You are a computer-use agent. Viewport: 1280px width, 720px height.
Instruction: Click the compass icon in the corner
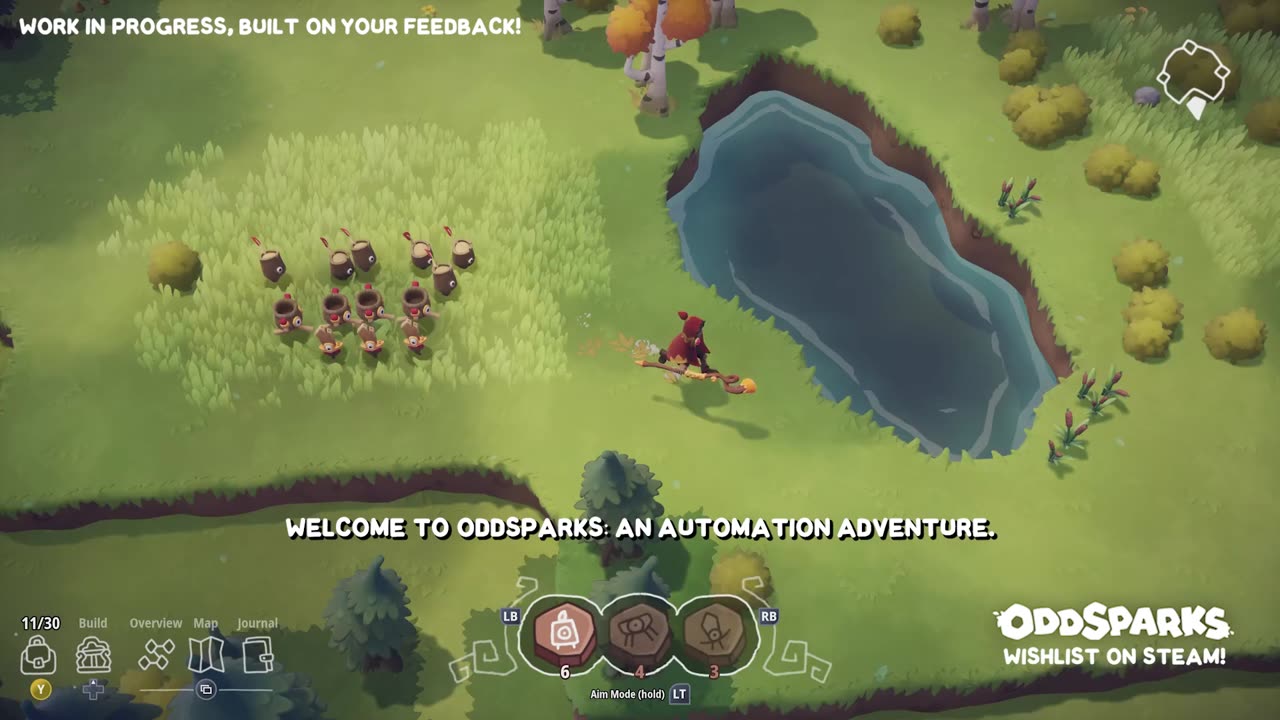[x=1193, y=76]
